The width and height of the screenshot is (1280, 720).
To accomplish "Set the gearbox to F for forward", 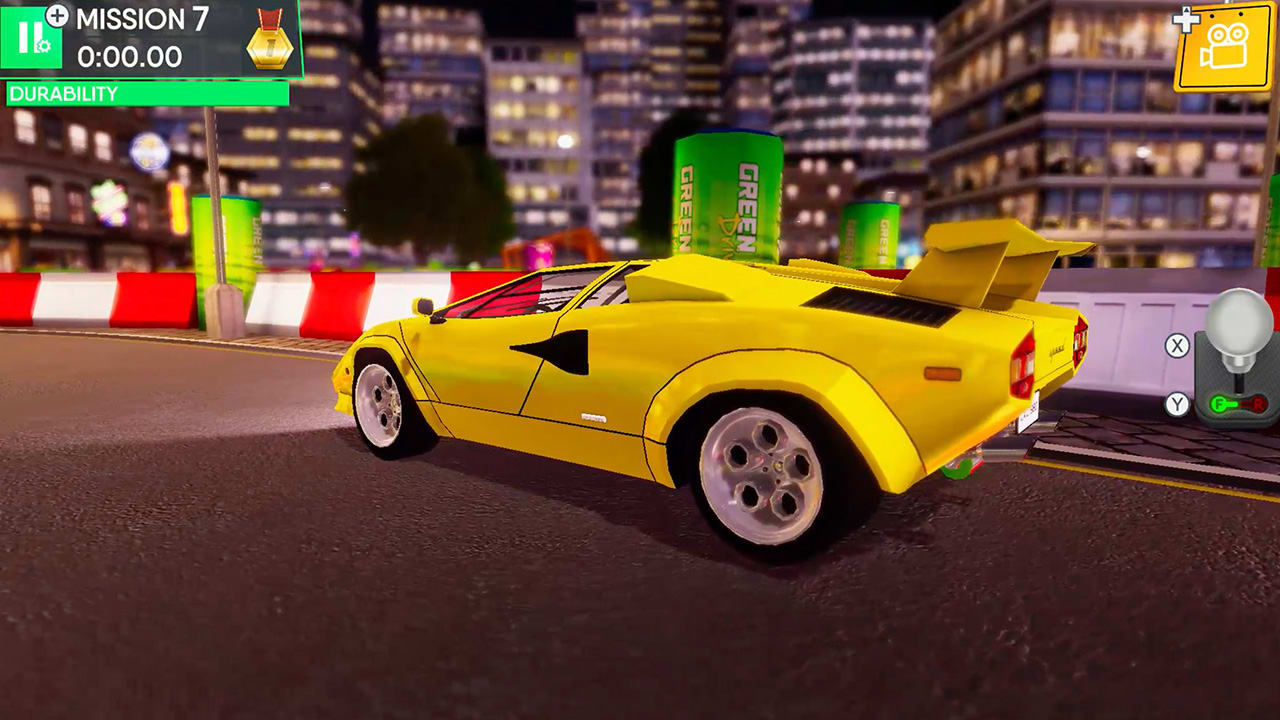I will tap(1219, 402).
